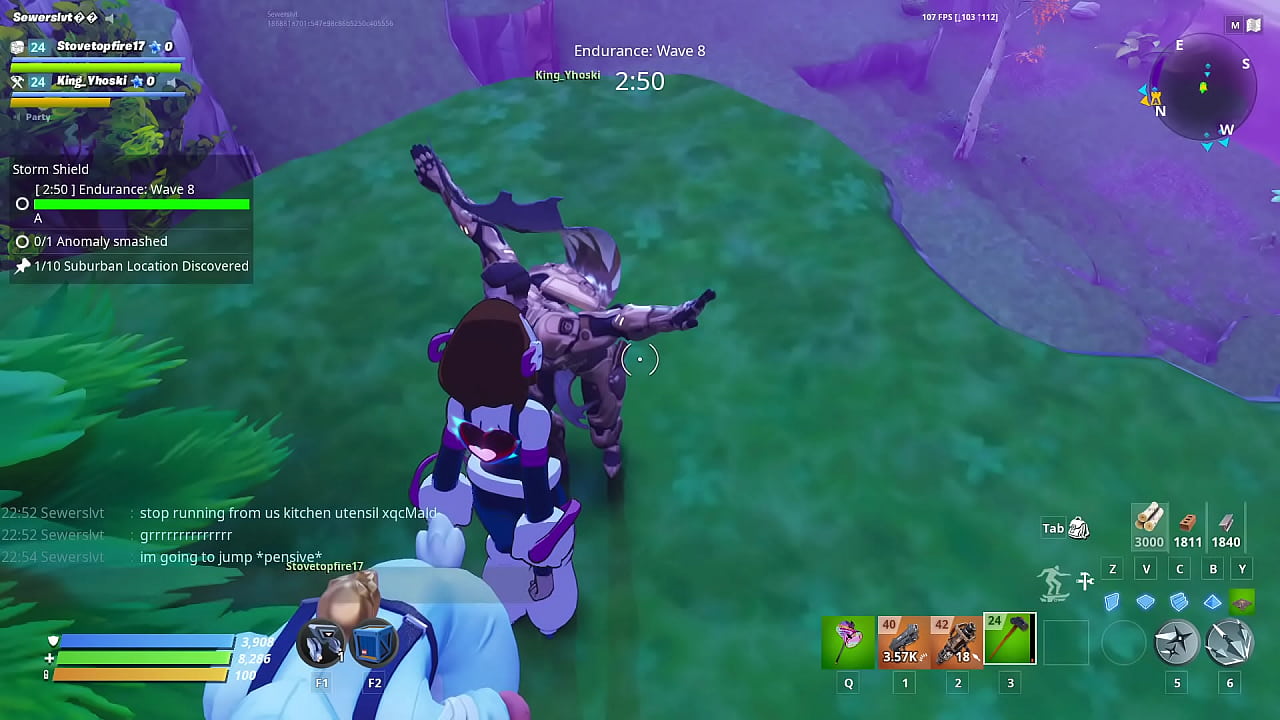
Task: Select the wood resource icon showing 3000
Action: tap(1149, 525)
